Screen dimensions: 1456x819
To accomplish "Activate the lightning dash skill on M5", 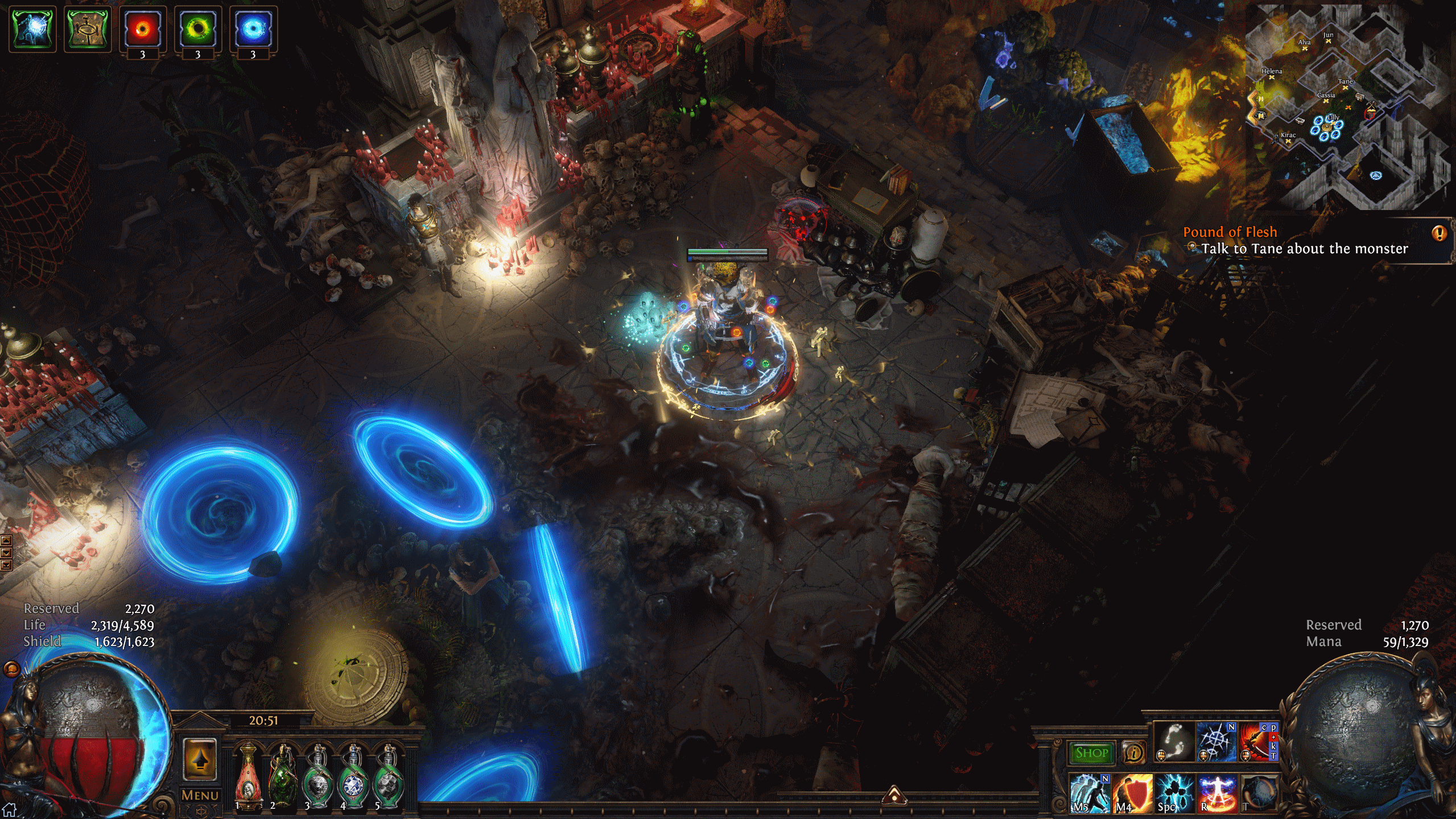I will 1090,792.
